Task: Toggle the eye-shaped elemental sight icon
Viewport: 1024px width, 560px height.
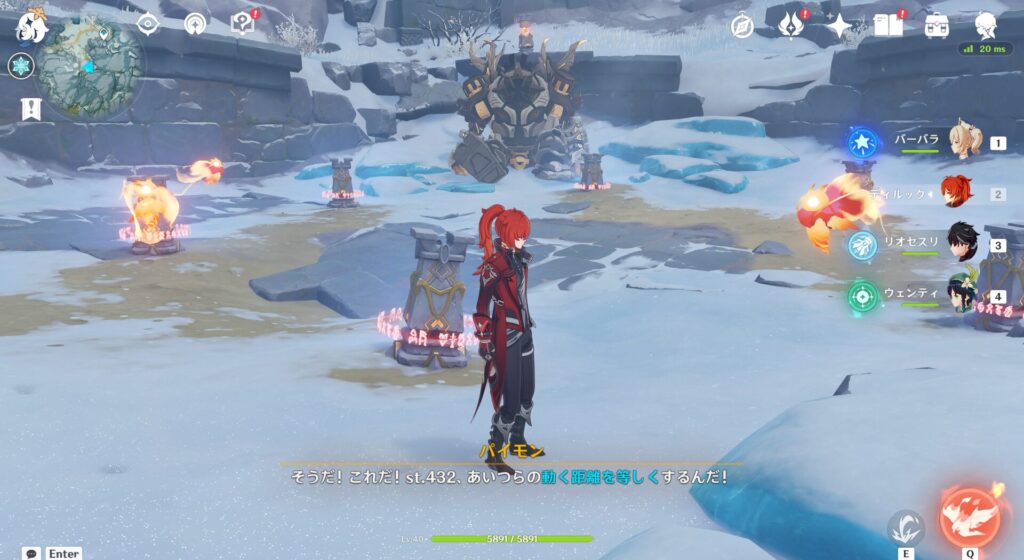Action: 148,24
